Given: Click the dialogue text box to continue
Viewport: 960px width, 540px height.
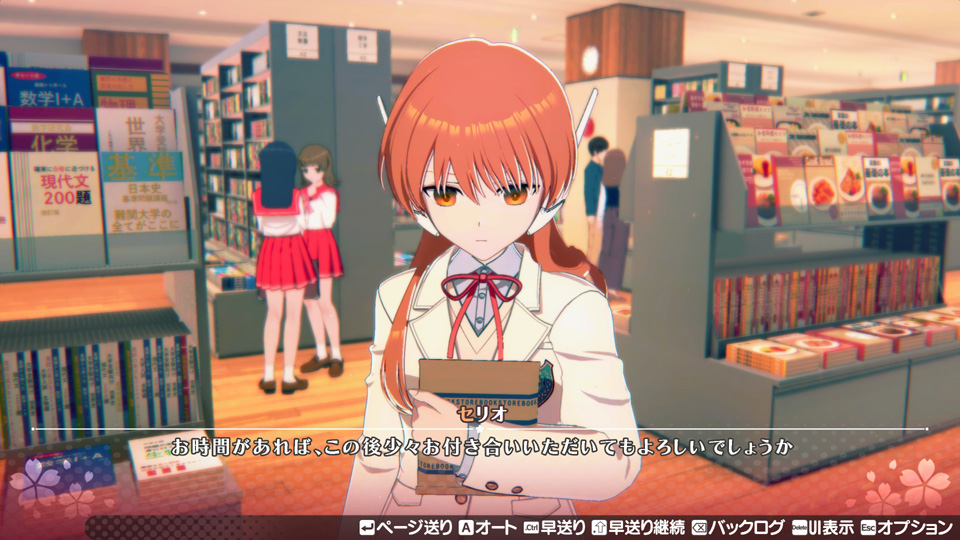Looking at the screenshot, I should point(480,446).
